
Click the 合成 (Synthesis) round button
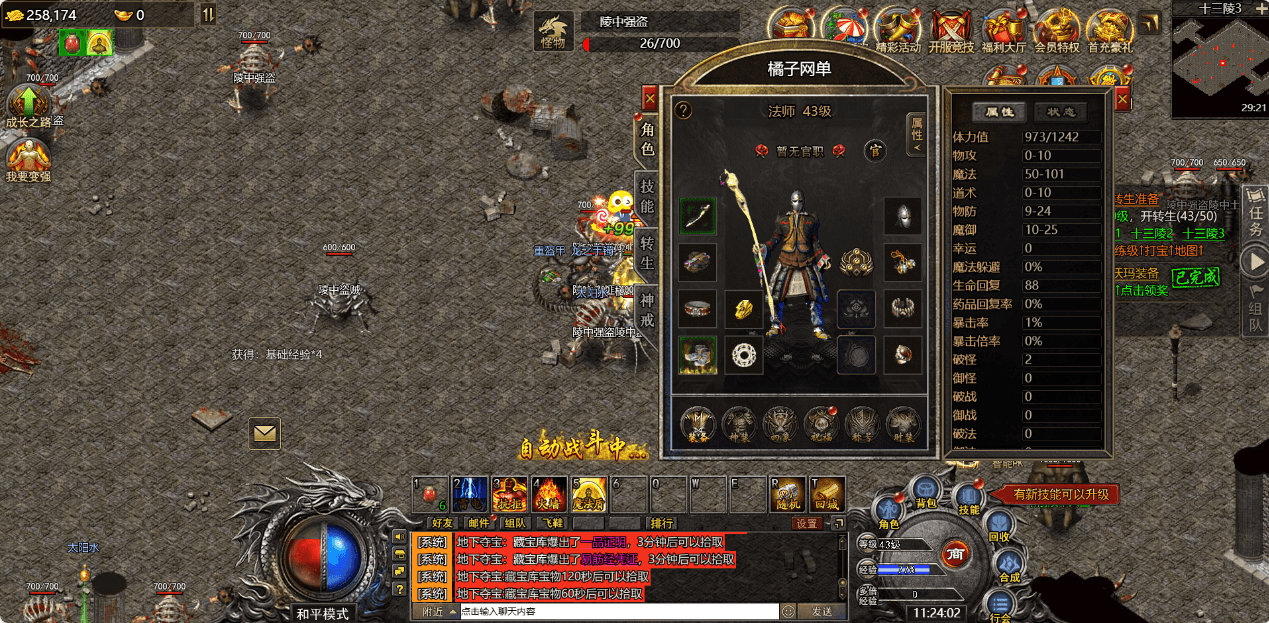1008,568
